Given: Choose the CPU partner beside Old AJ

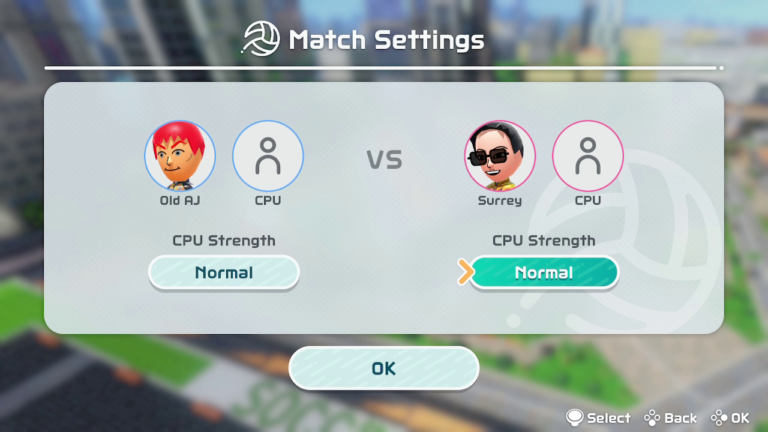Looking at the screenshot, I should [268, 156].
